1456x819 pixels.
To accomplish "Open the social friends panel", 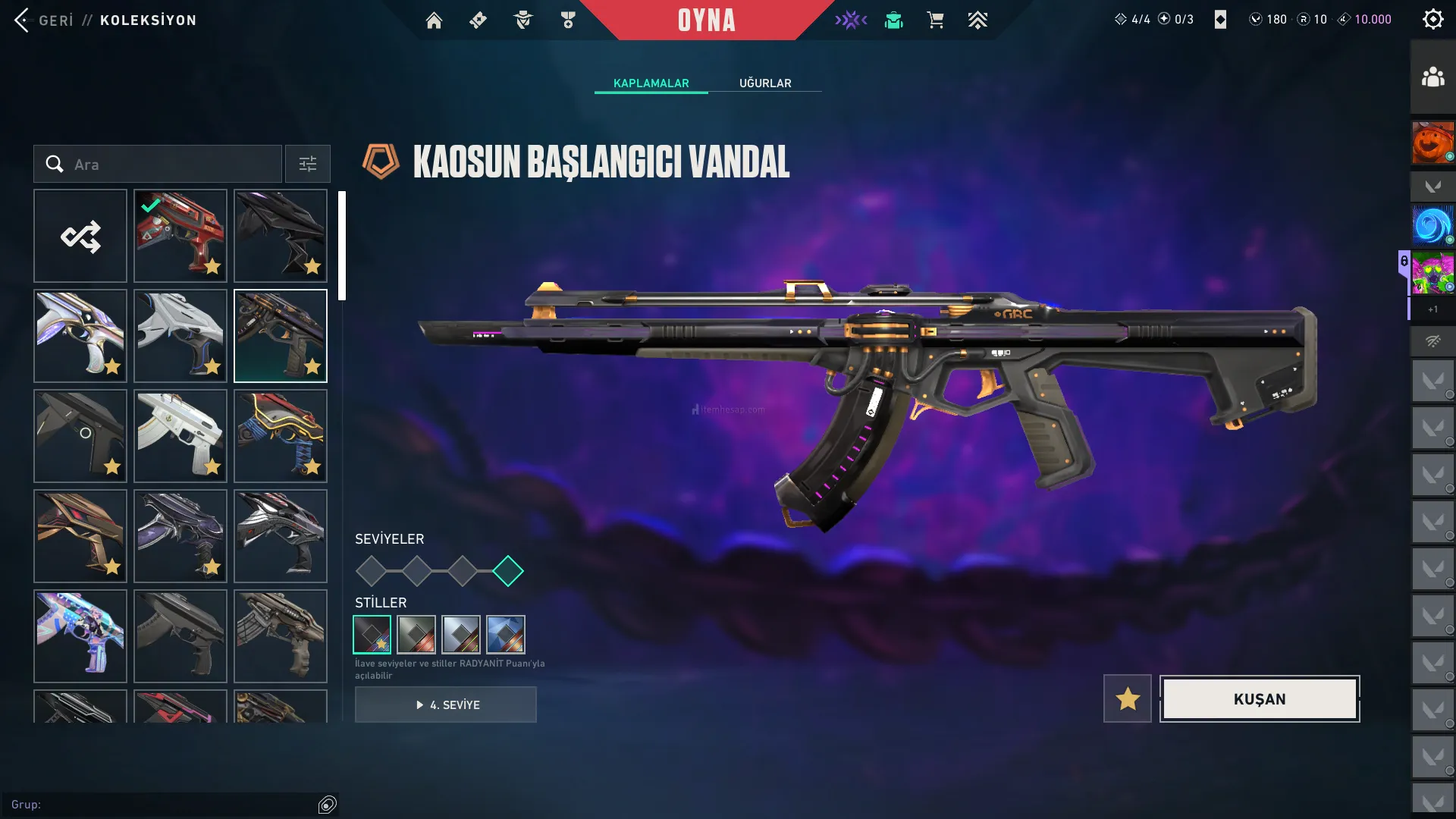I will 1432,77.
